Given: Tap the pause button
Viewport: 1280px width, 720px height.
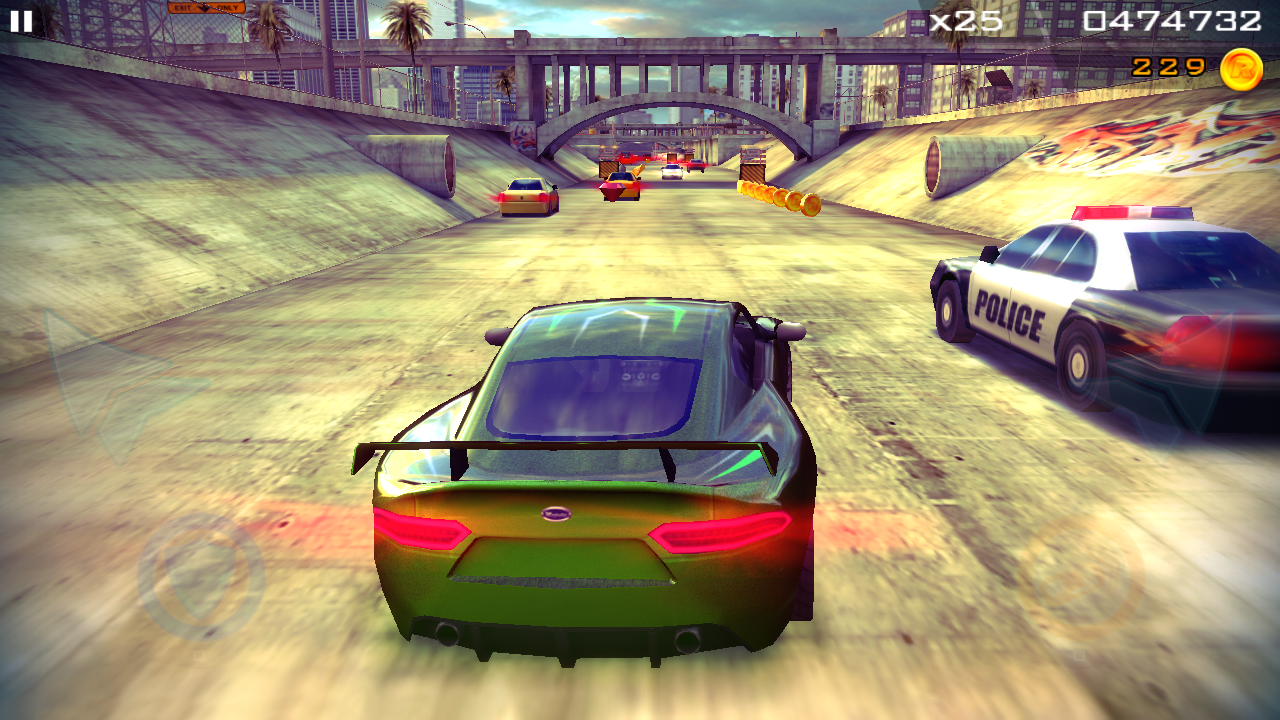Looking at the screenshot, I should [20, 20].
